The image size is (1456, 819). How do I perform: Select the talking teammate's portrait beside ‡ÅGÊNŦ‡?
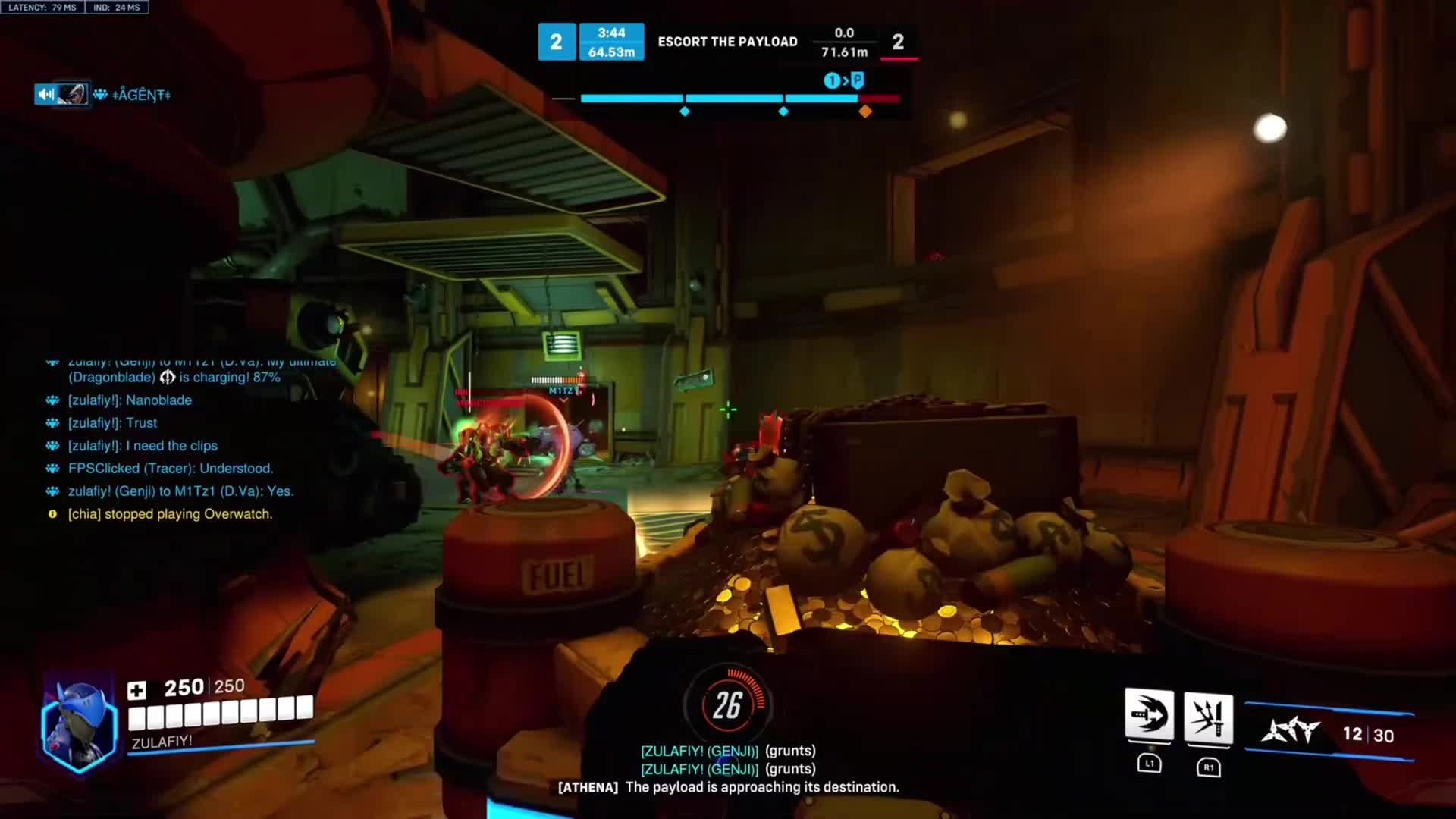pos(73,94)
